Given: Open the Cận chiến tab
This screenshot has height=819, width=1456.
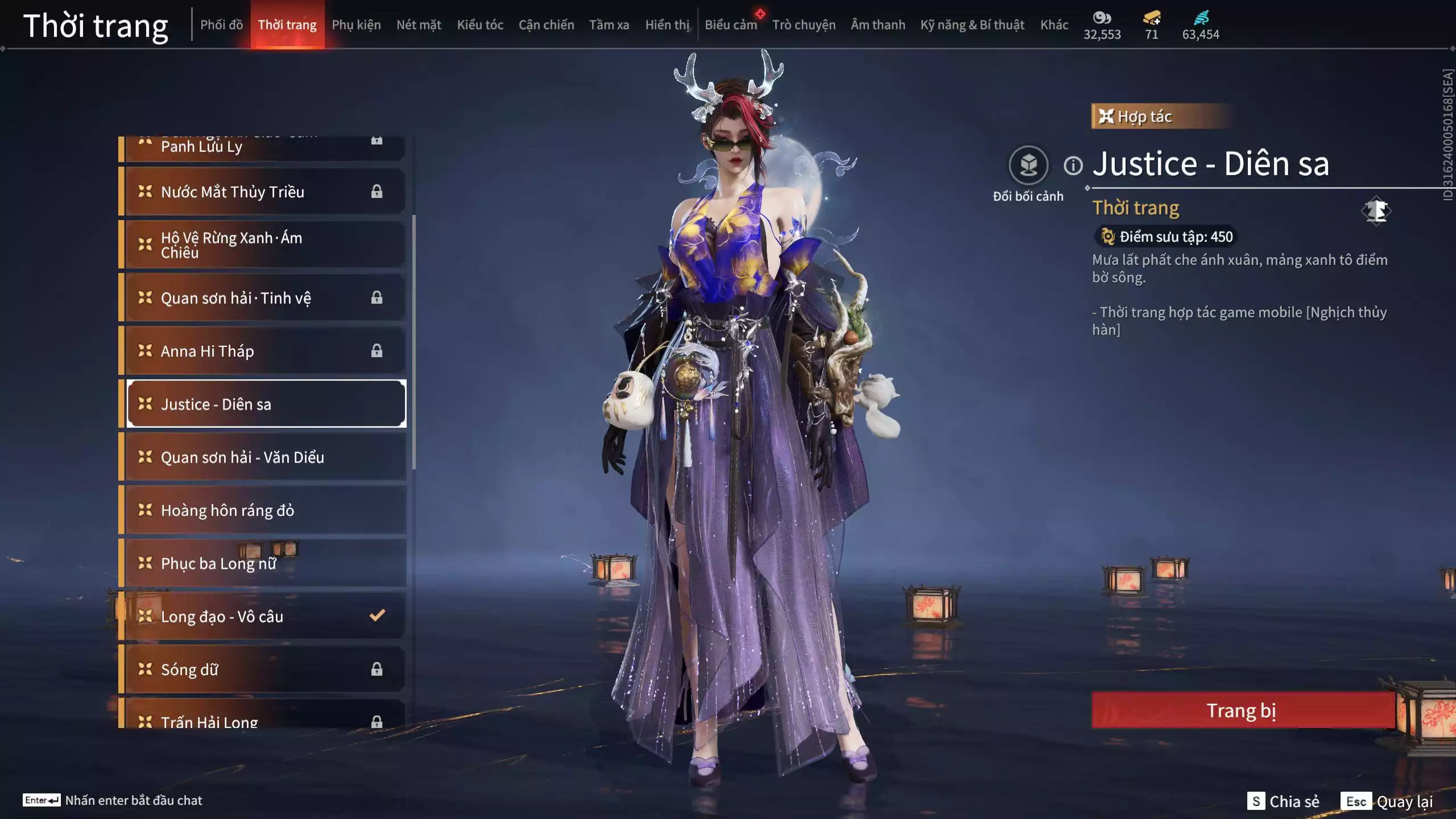Looking at the screenshot, I should click(546, 25).
